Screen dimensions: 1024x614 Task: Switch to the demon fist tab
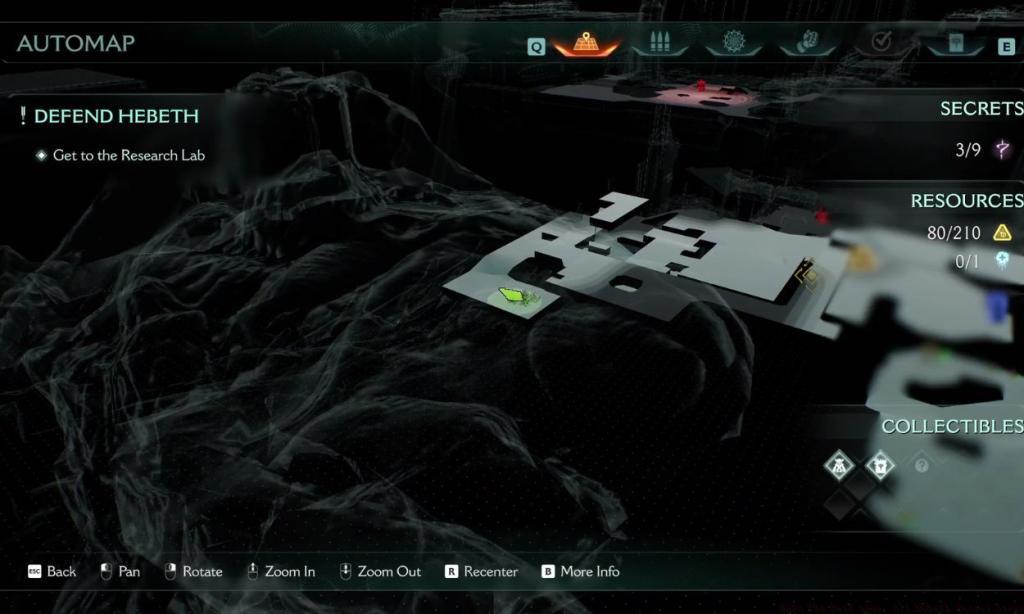[806, 45]
